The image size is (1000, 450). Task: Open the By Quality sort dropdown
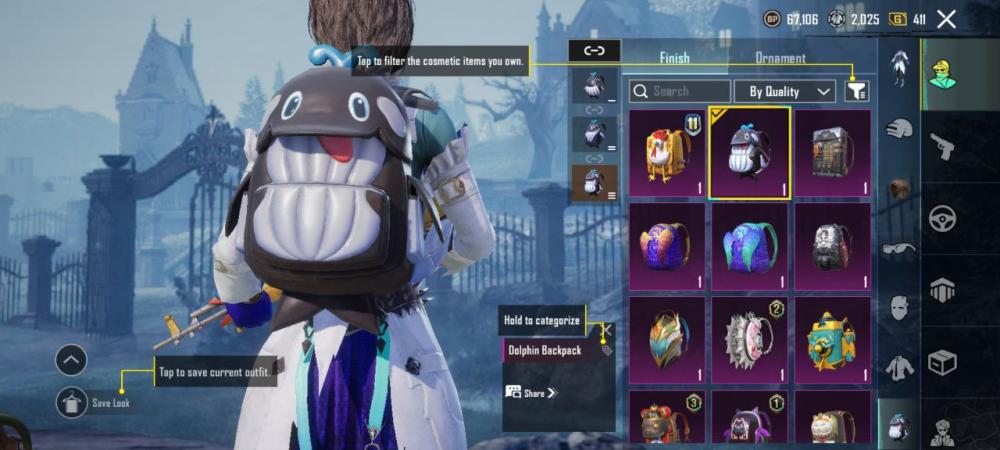[x=784, y=91]
